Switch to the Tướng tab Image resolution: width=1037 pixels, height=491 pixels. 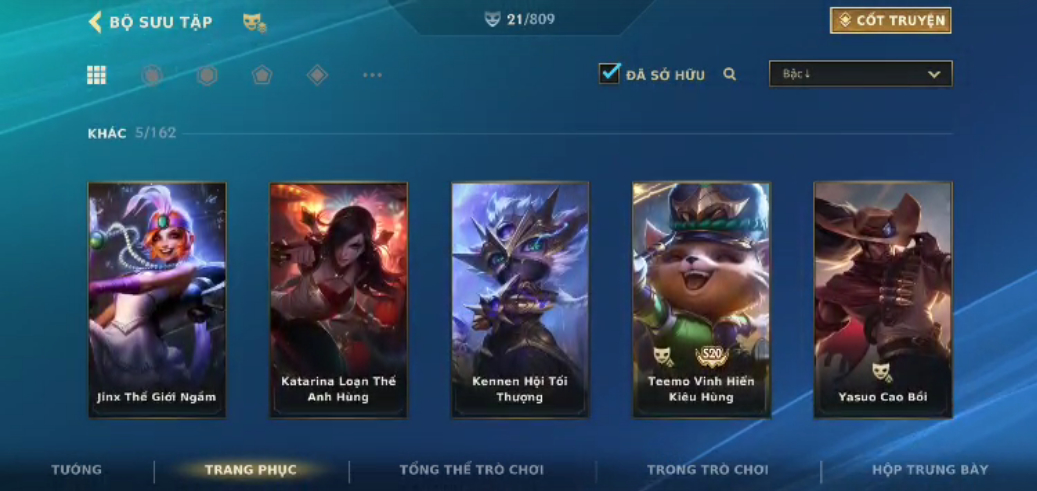(77, 470)
